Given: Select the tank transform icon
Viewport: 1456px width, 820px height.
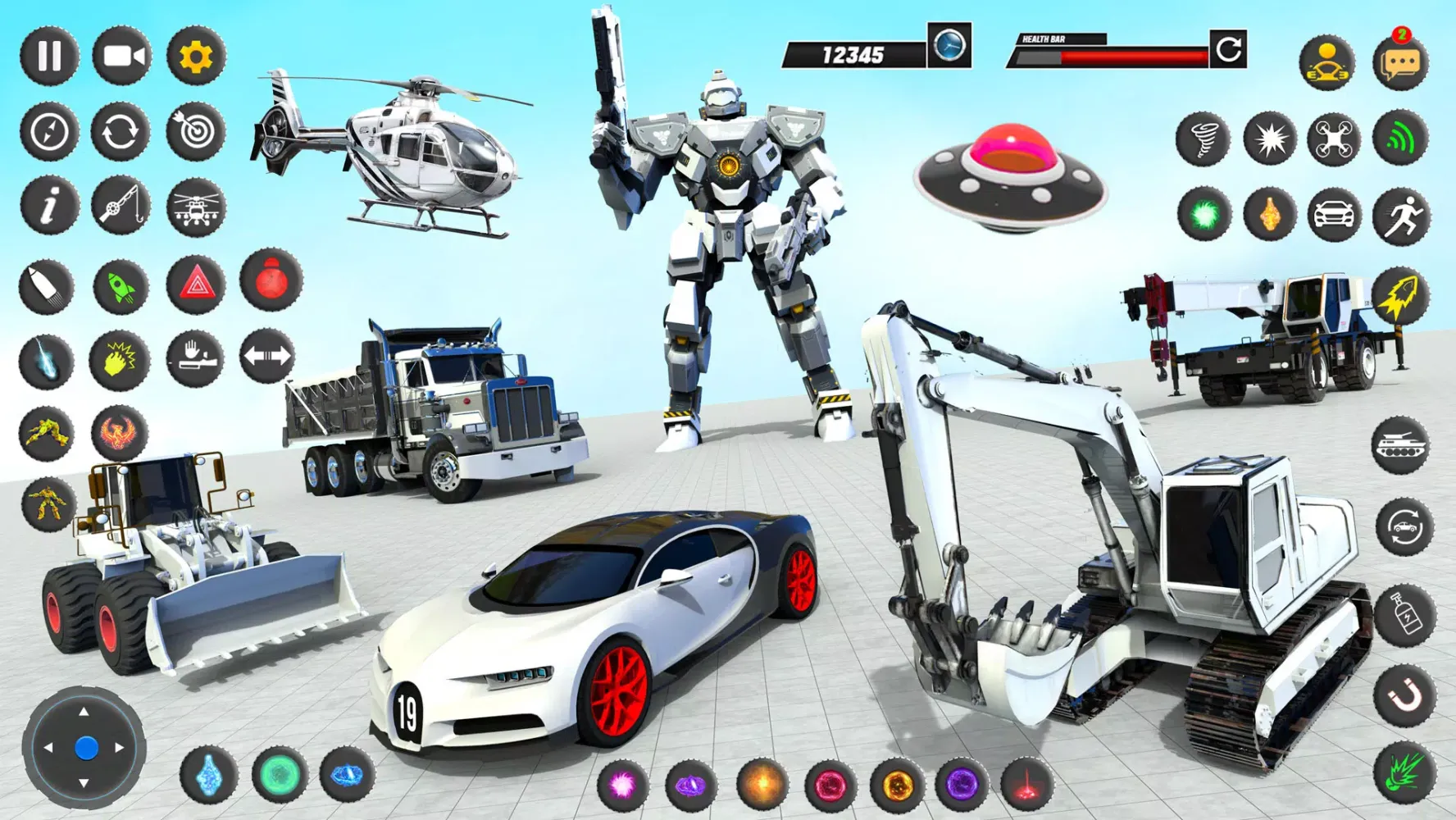Looking at the screenshot, I should point(1400,444).
